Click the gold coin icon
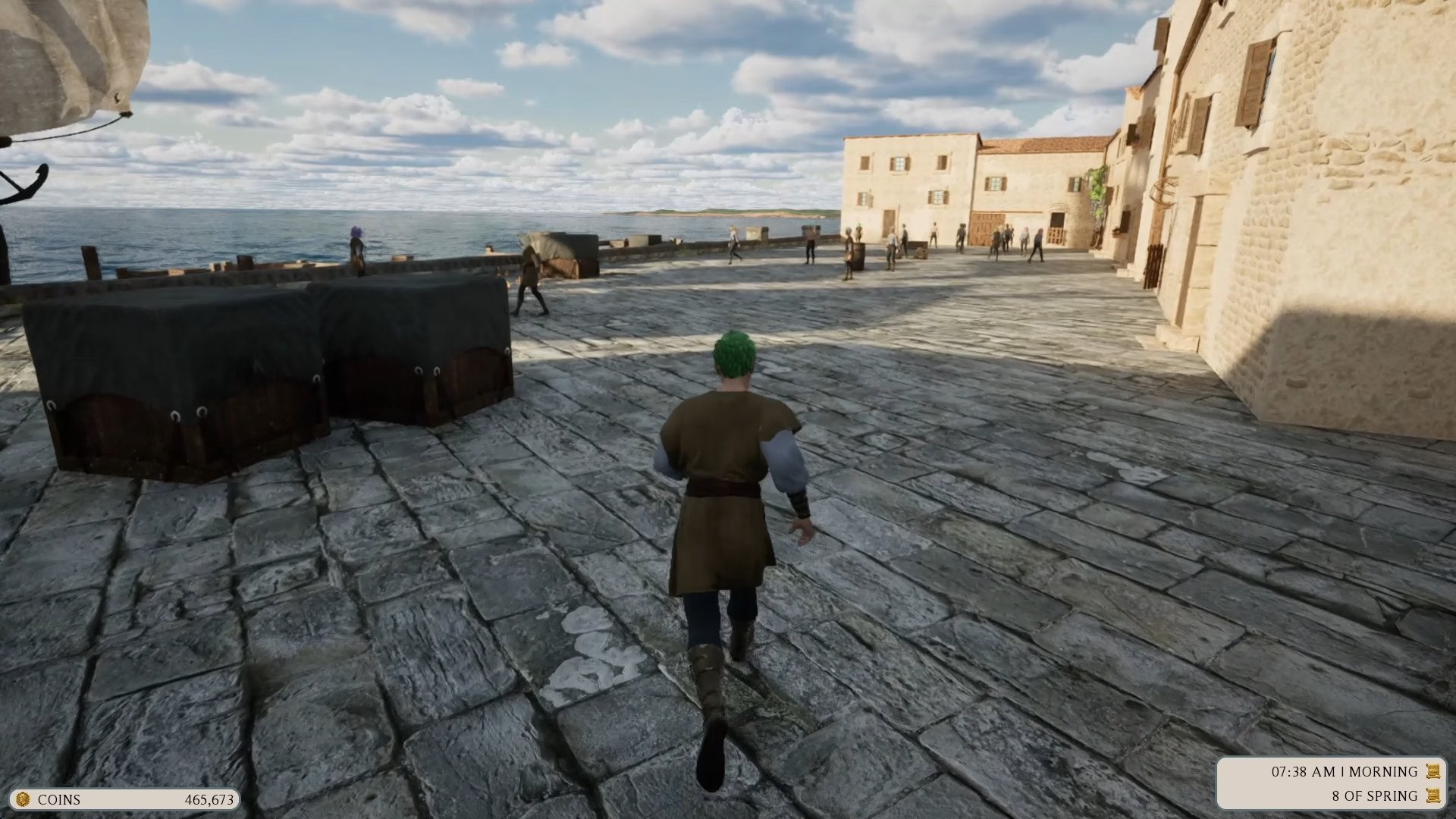 click(23, 799)
